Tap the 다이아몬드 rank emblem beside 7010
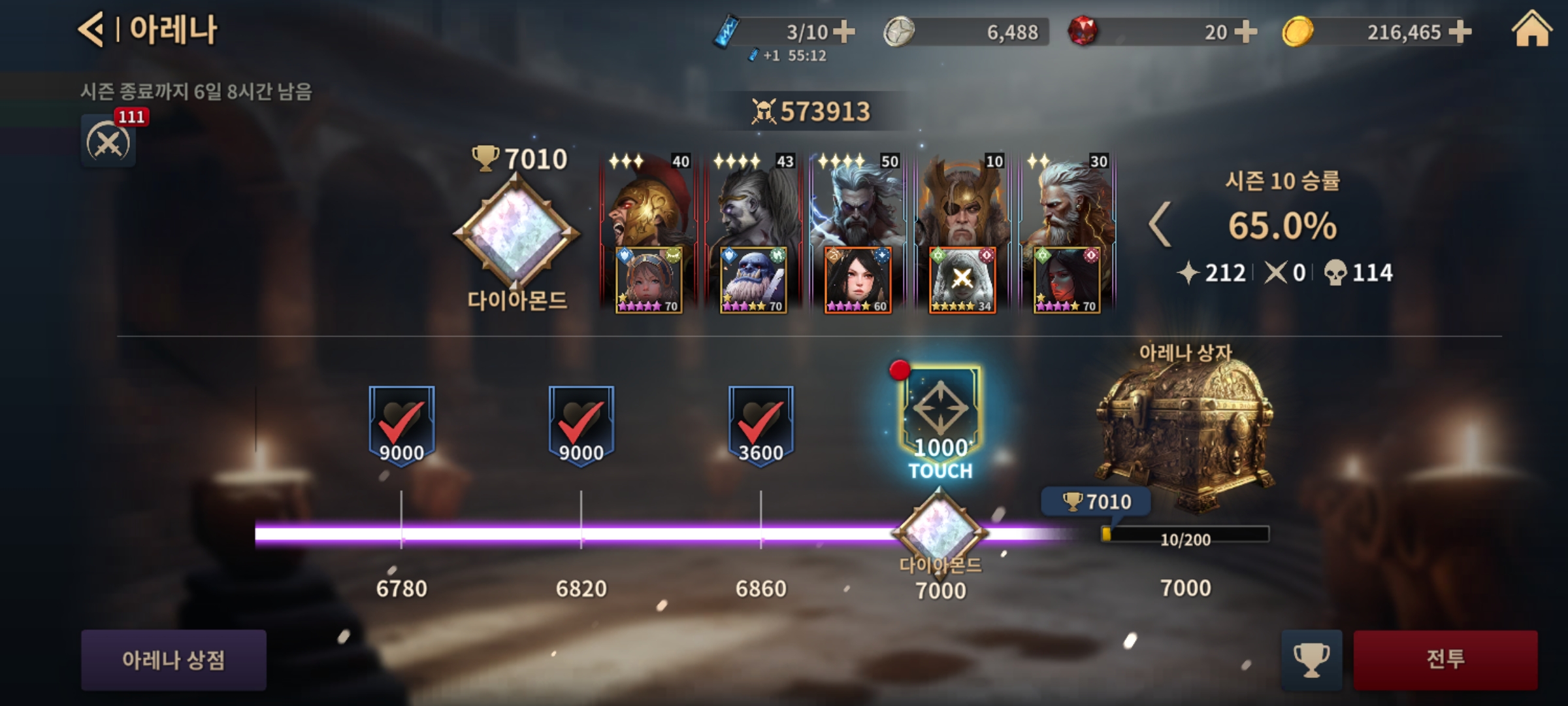Screen dimensions: 1568x706 516,232
